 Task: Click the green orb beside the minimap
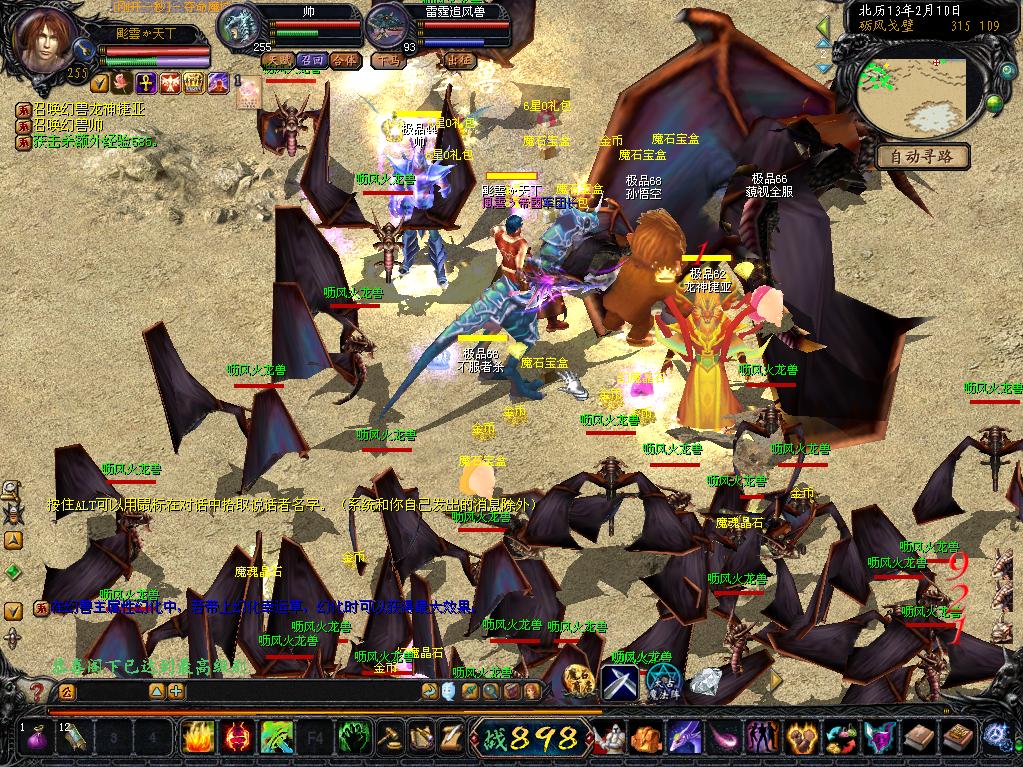pos(994,102)
